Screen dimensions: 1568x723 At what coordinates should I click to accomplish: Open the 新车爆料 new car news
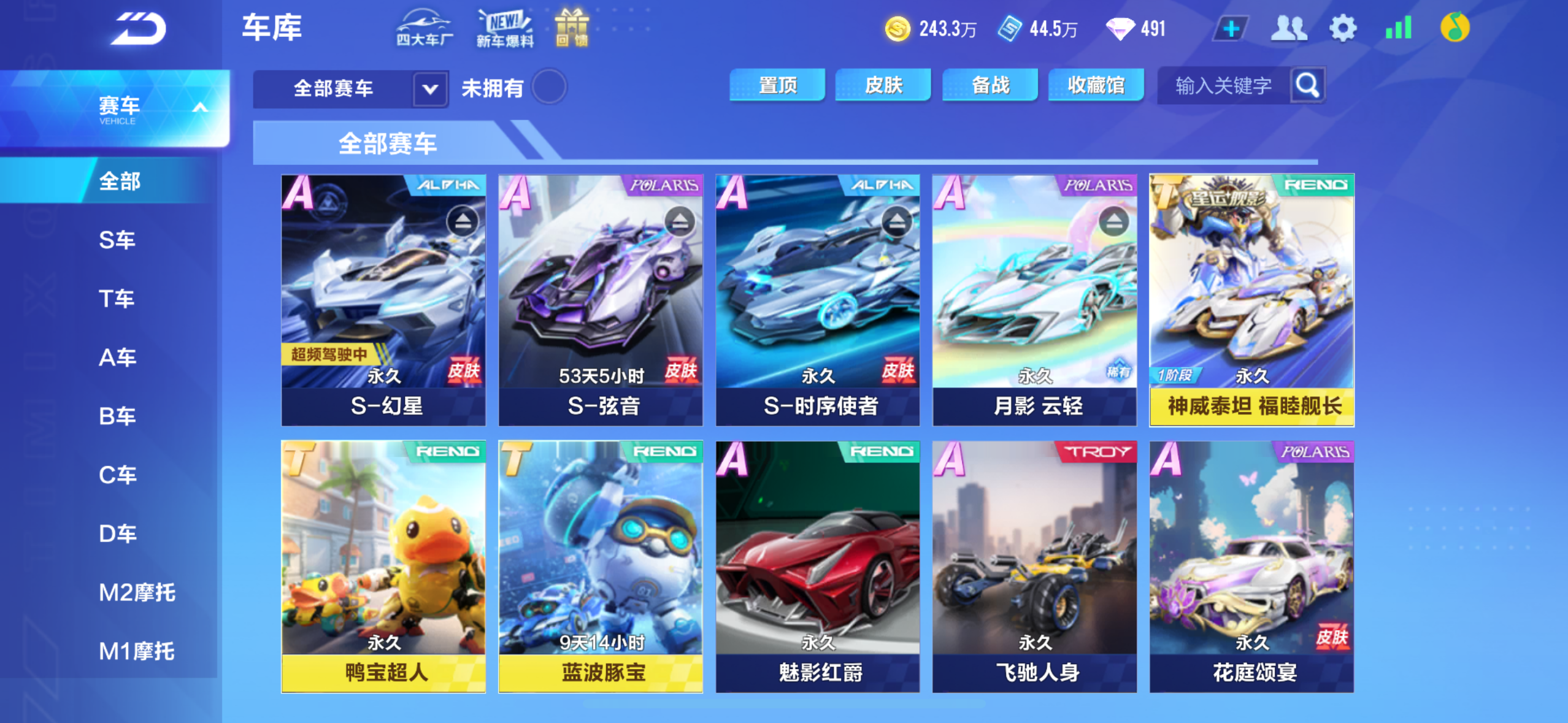point(505,28)
